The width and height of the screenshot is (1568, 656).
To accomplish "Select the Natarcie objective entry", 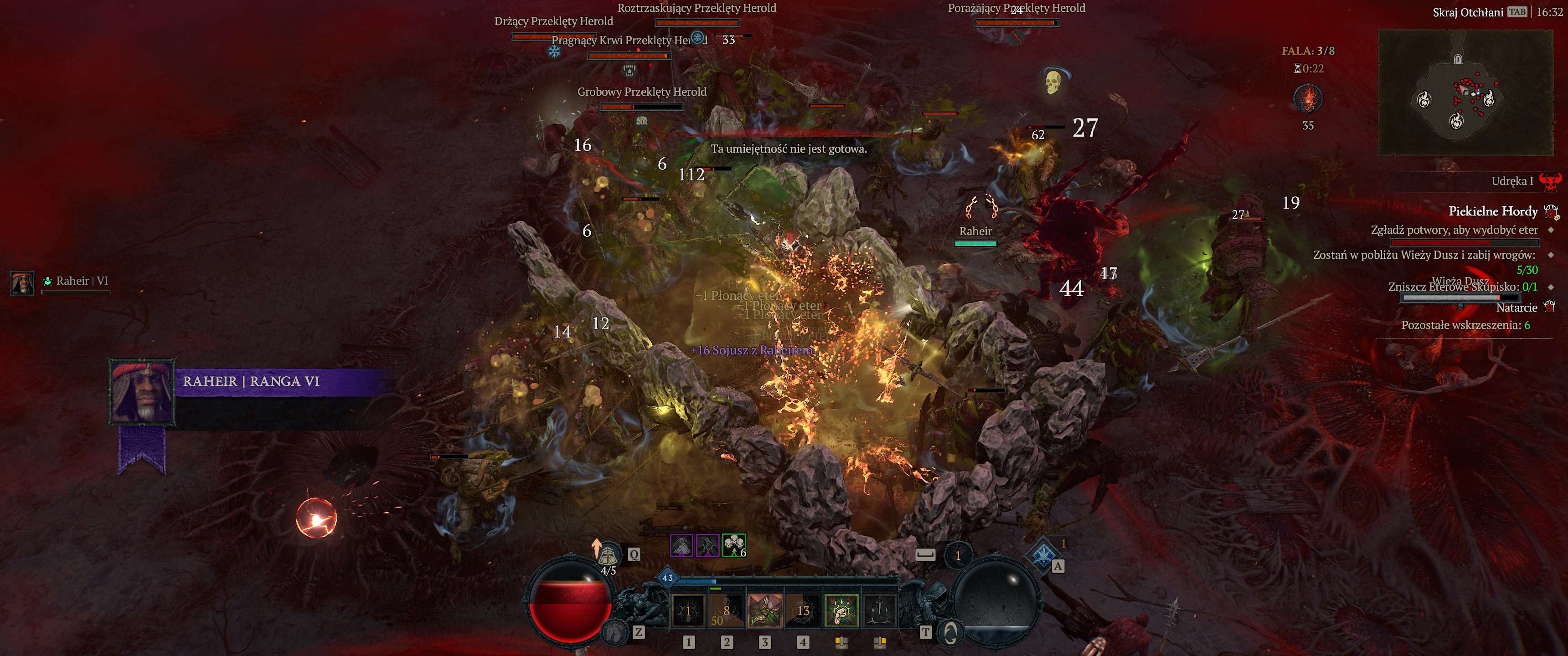I will pos(1516,308).
